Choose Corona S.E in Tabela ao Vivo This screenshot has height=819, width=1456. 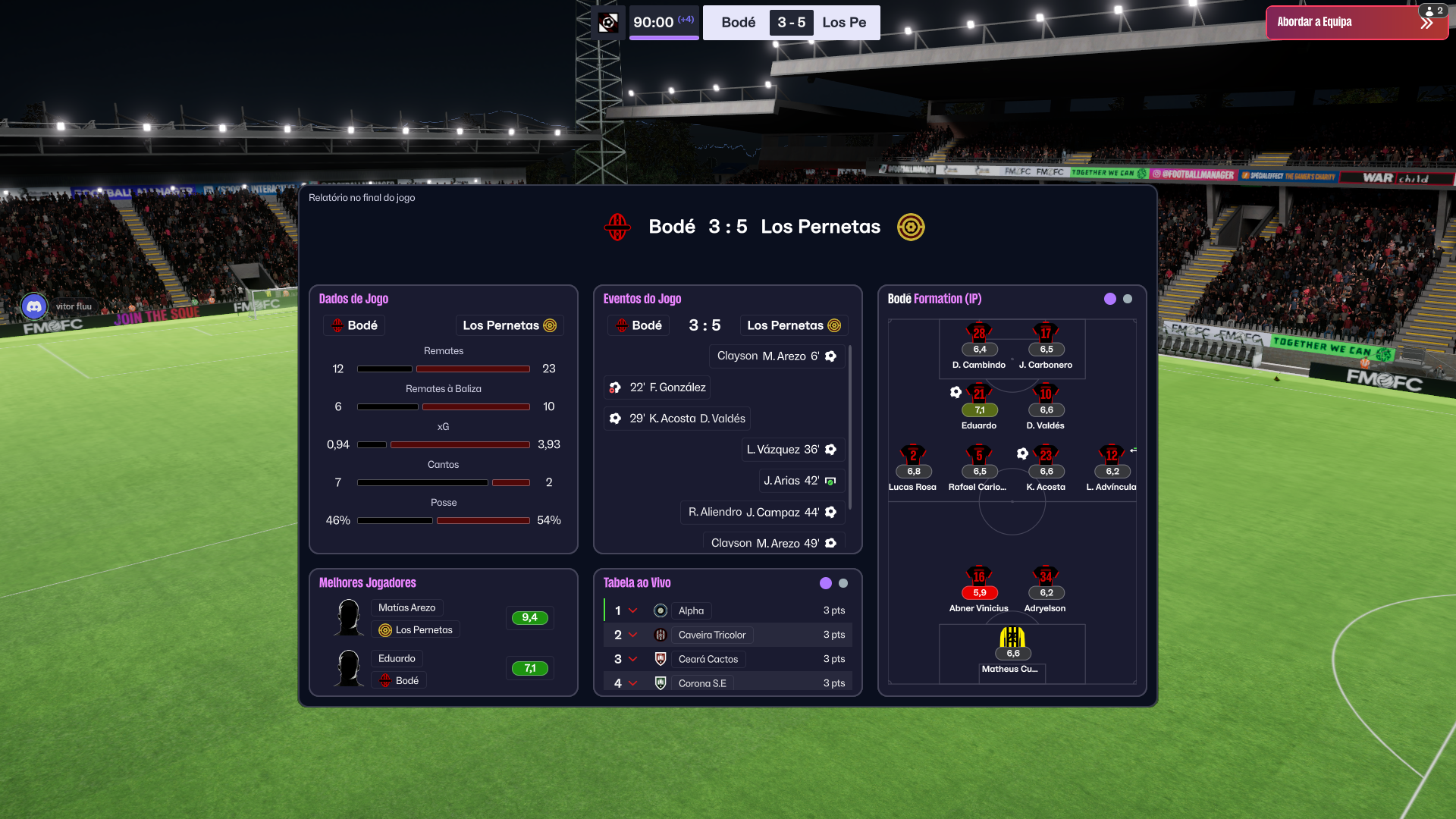coord(701,683)
